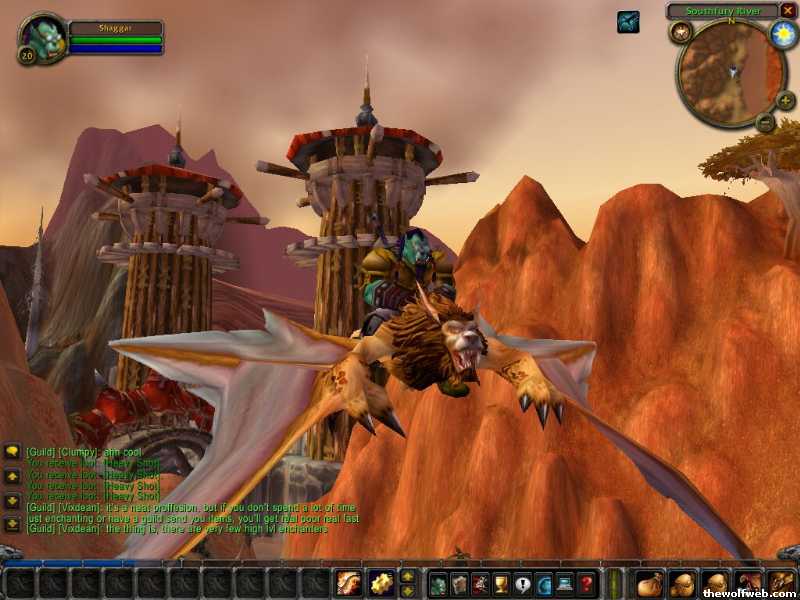Open the spellbook micro button

[x=459, y=583]
